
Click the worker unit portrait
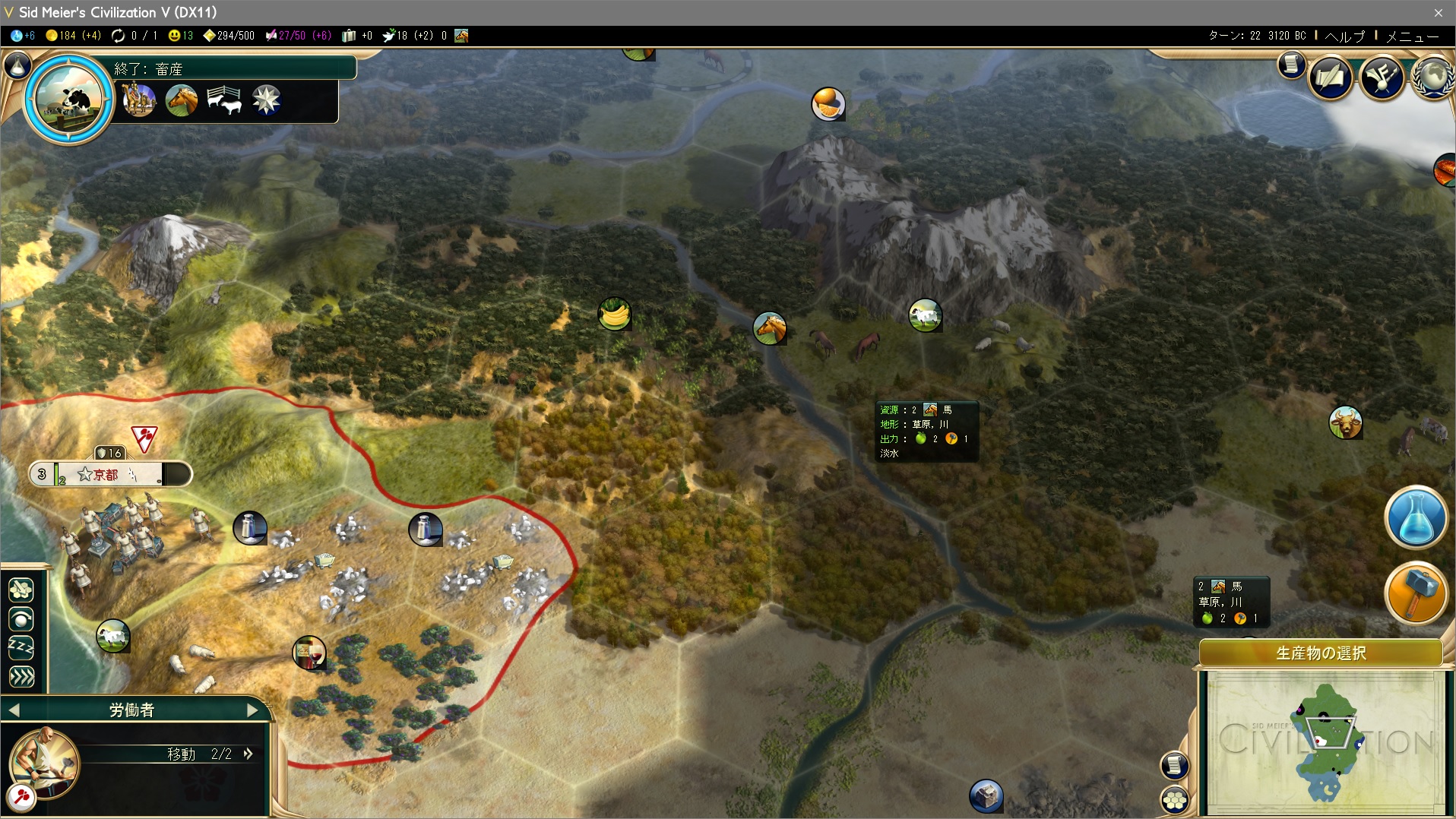click(44, 762)
